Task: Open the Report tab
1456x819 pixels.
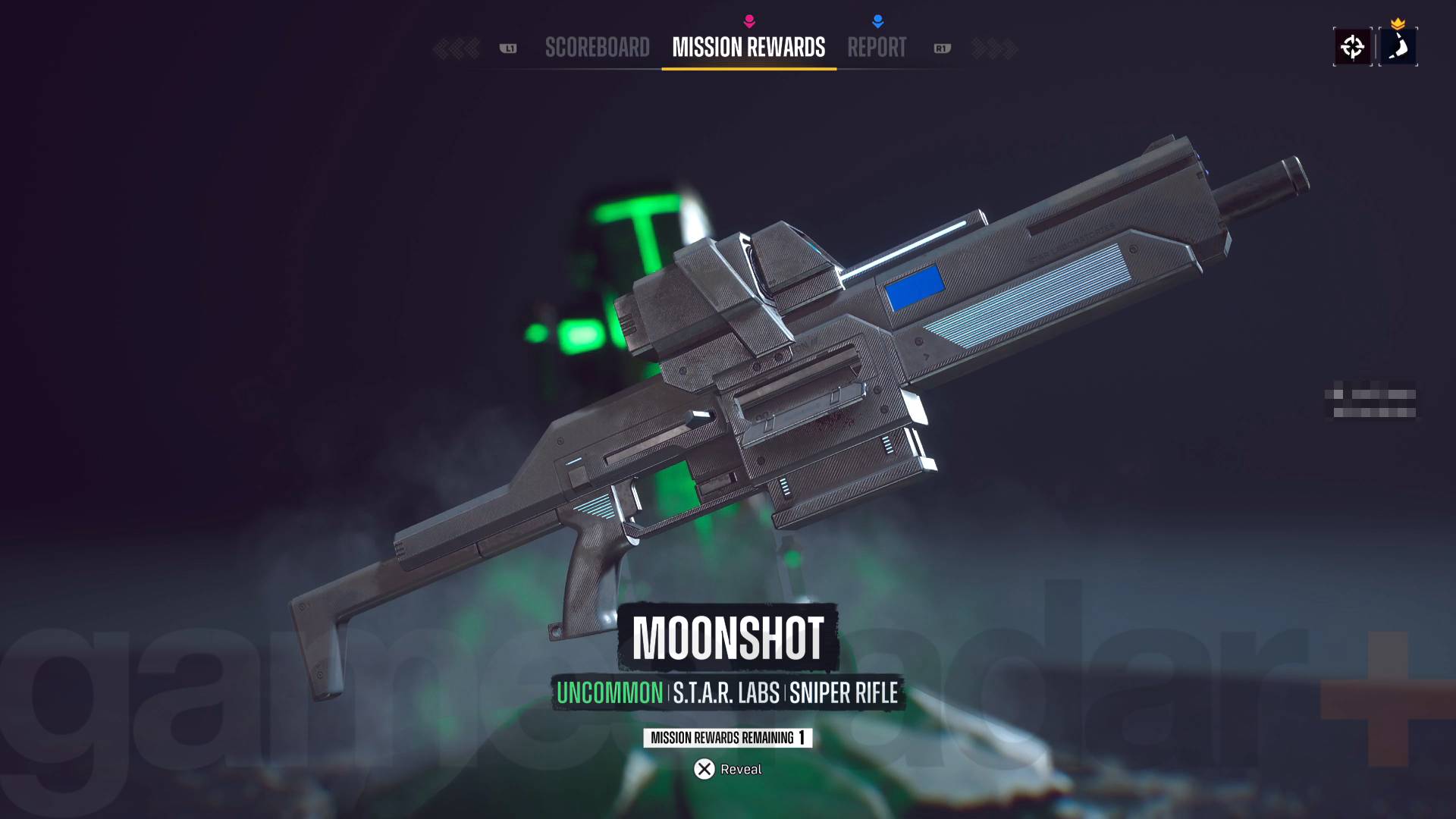Action: coord(877,48)
